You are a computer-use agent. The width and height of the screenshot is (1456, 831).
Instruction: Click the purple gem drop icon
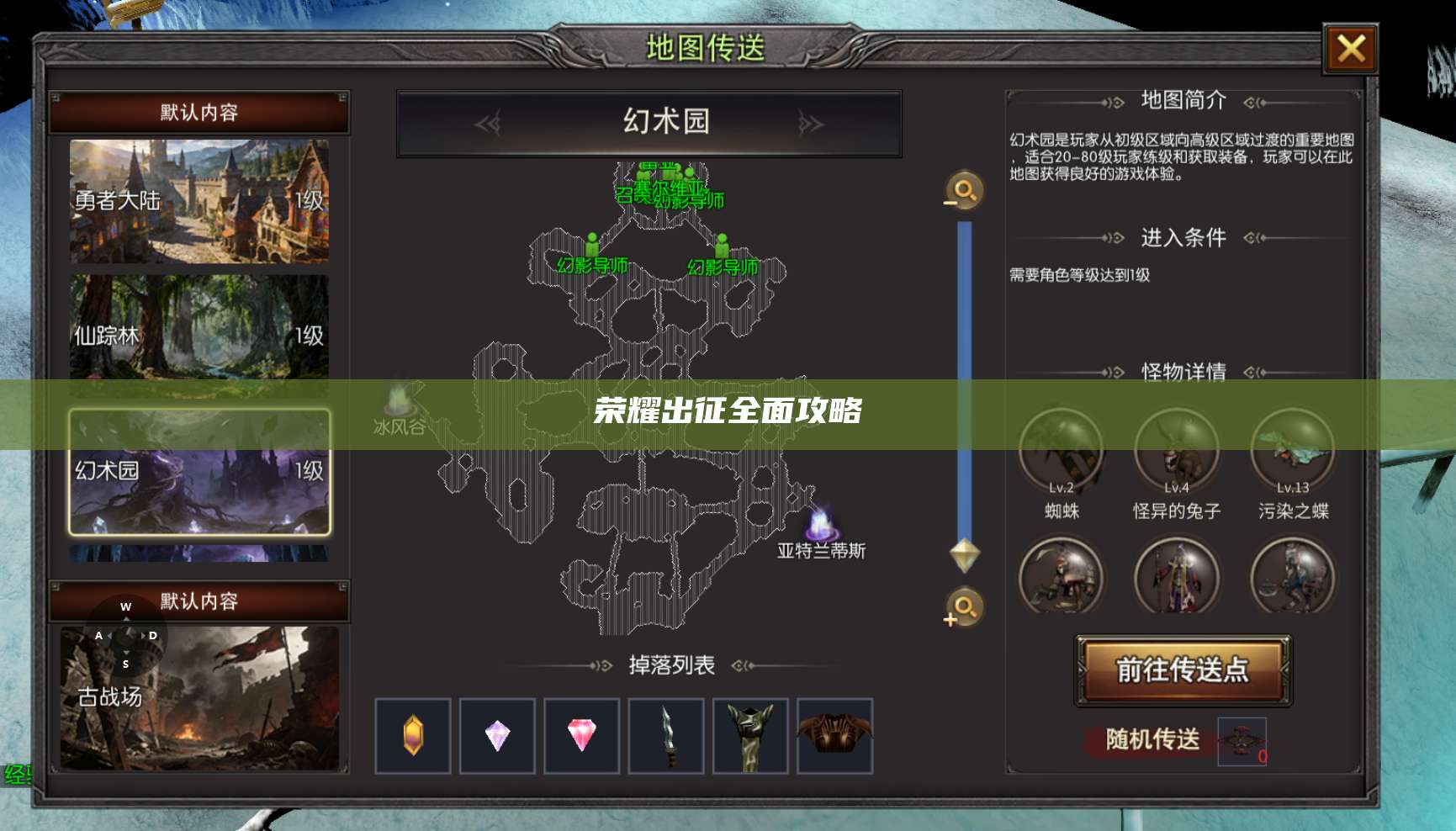click(x=497, y=735)
